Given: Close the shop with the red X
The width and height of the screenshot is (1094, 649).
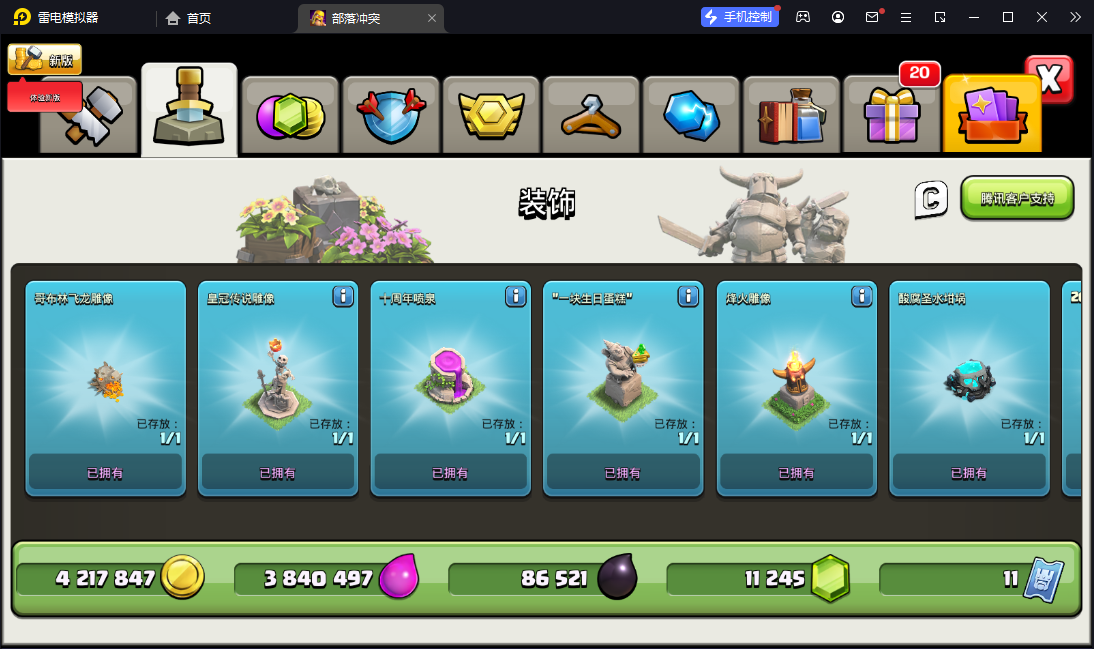Looking at the screenshot, I should (1049, 80).
